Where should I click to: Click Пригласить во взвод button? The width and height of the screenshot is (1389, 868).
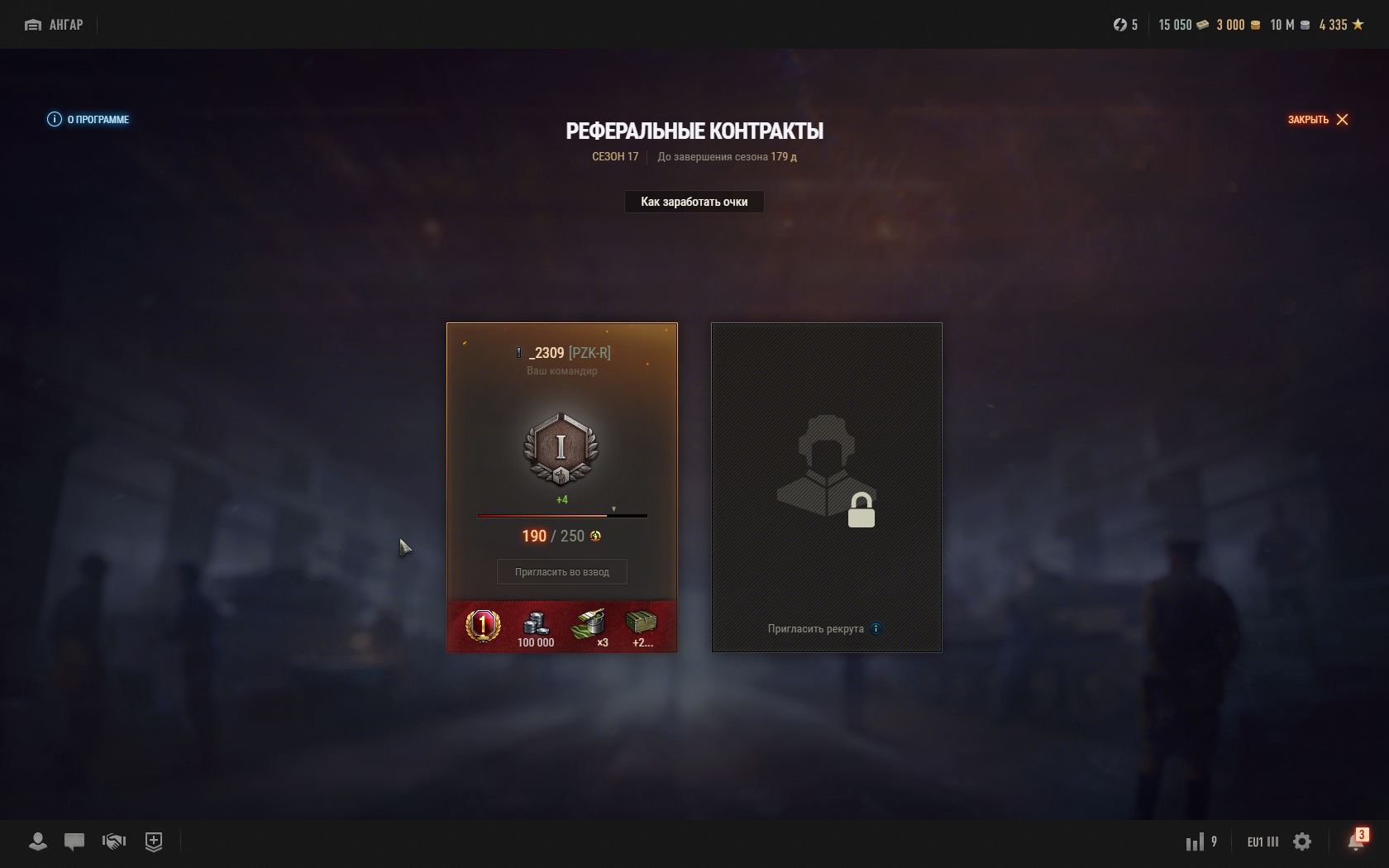[x=561, y=572]
